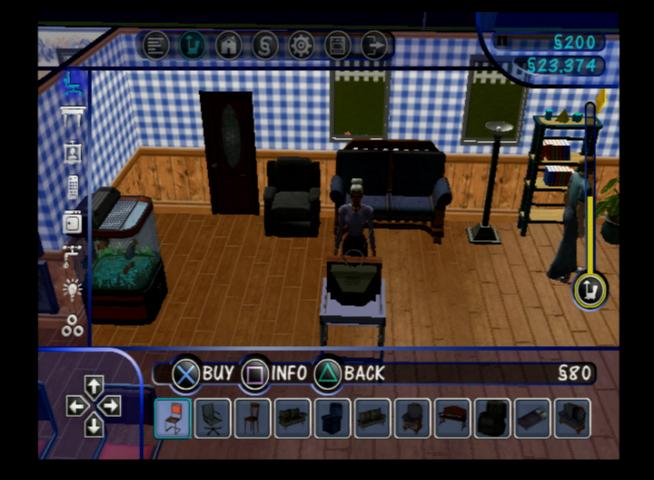654x480 pixels.
Task: Select the orange dining chair thumbnail
Action: click(x=172, y=418)
